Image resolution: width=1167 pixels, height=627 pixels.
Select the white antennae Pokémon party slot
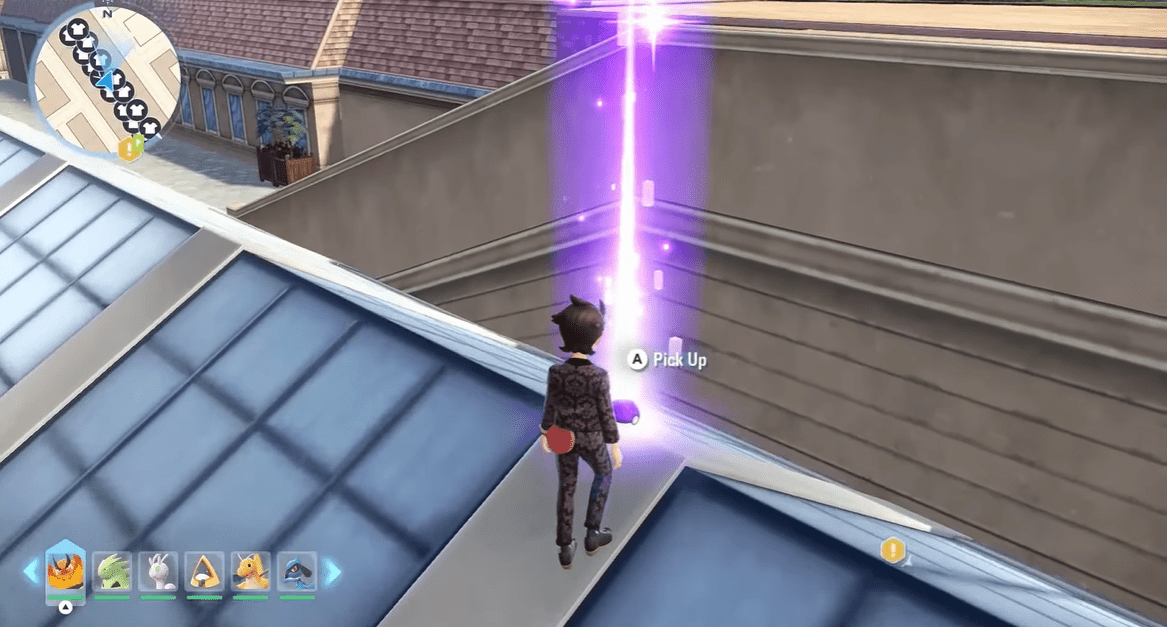pos(158,572)
